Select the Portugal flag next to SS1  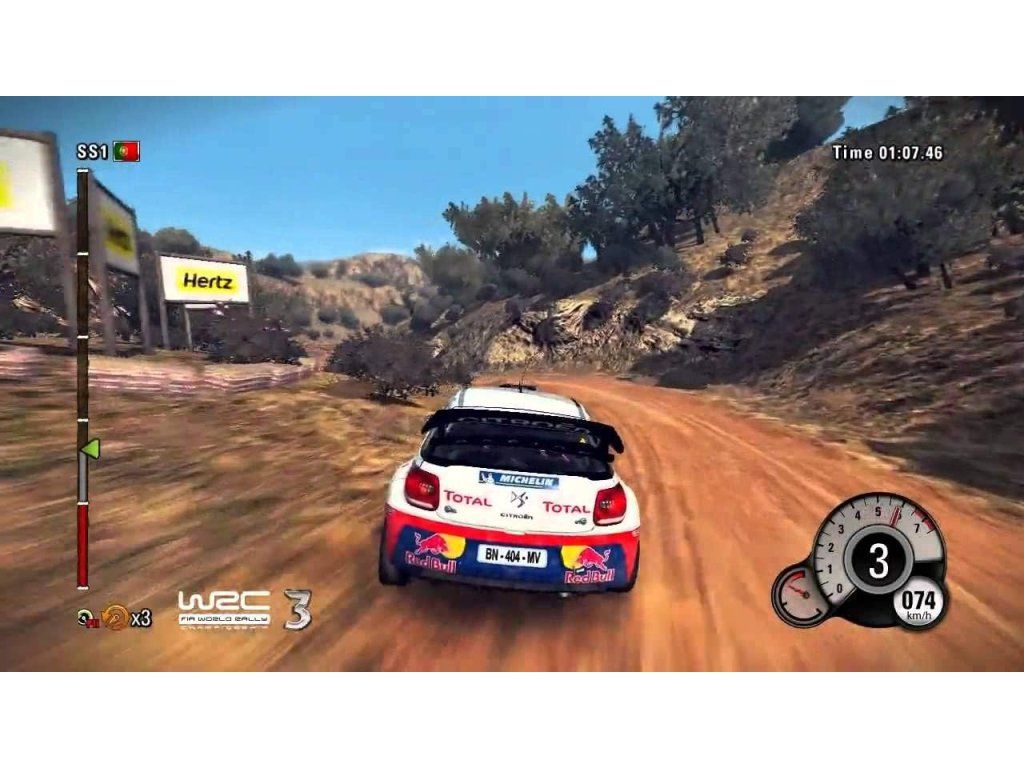[126, 152]
